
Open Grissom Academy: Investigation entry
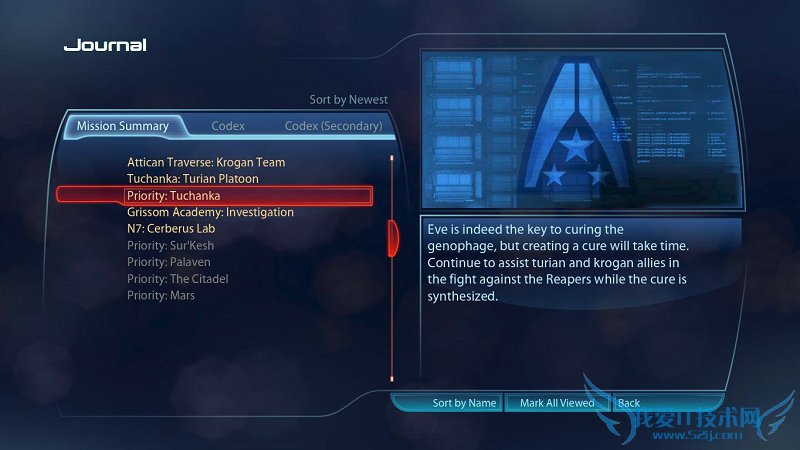pos(210,212)
